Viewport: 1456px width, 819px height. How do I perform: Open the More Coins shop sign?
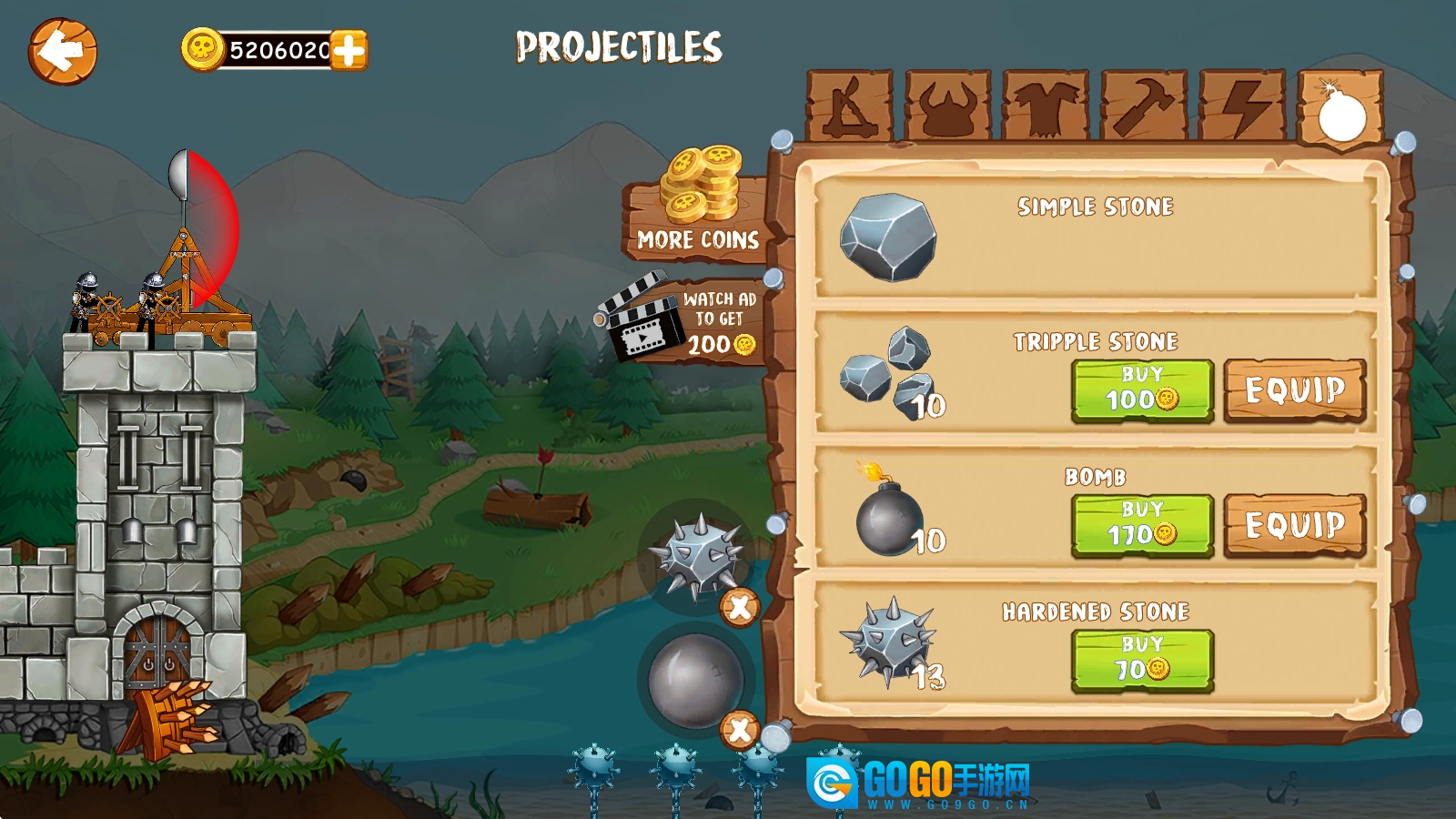pyautogui.click(x=697, y=211)
